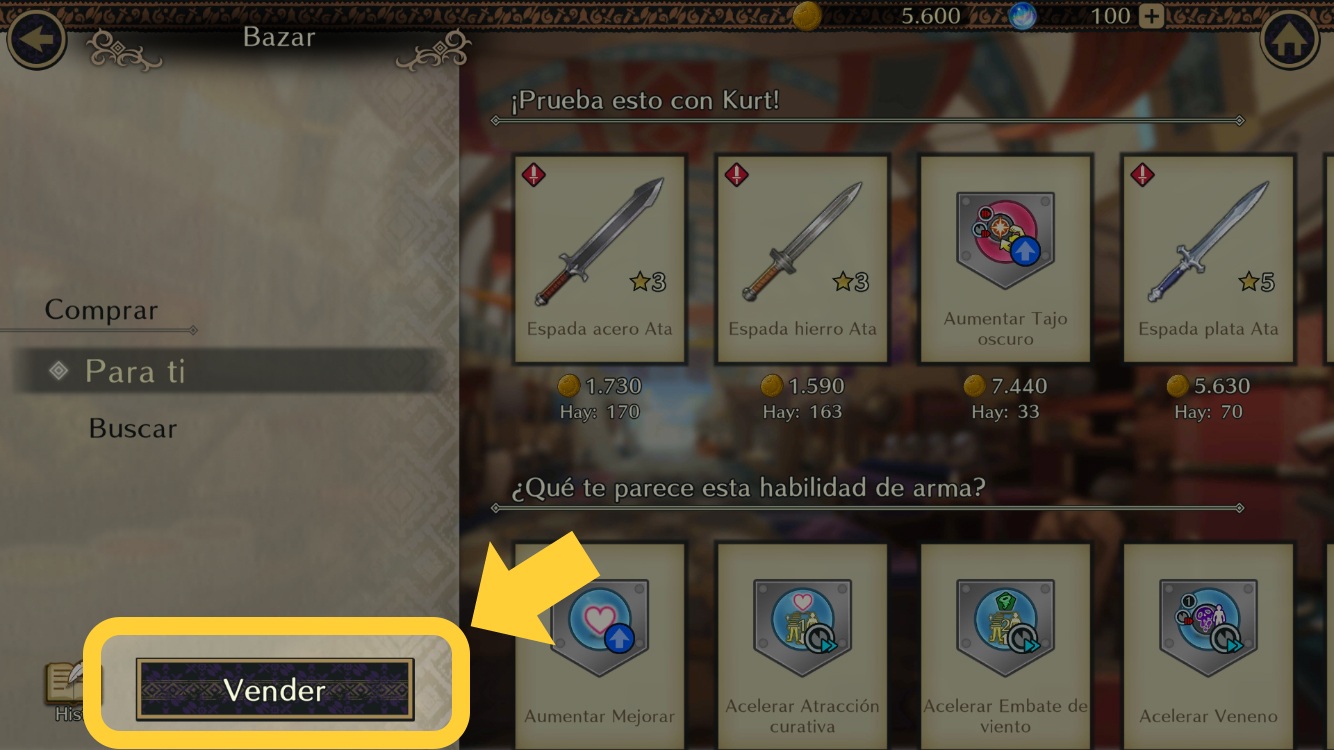Add more blue gems with plus button
This screenshot has width=1334, height=750.
[x=1152, y=17]
